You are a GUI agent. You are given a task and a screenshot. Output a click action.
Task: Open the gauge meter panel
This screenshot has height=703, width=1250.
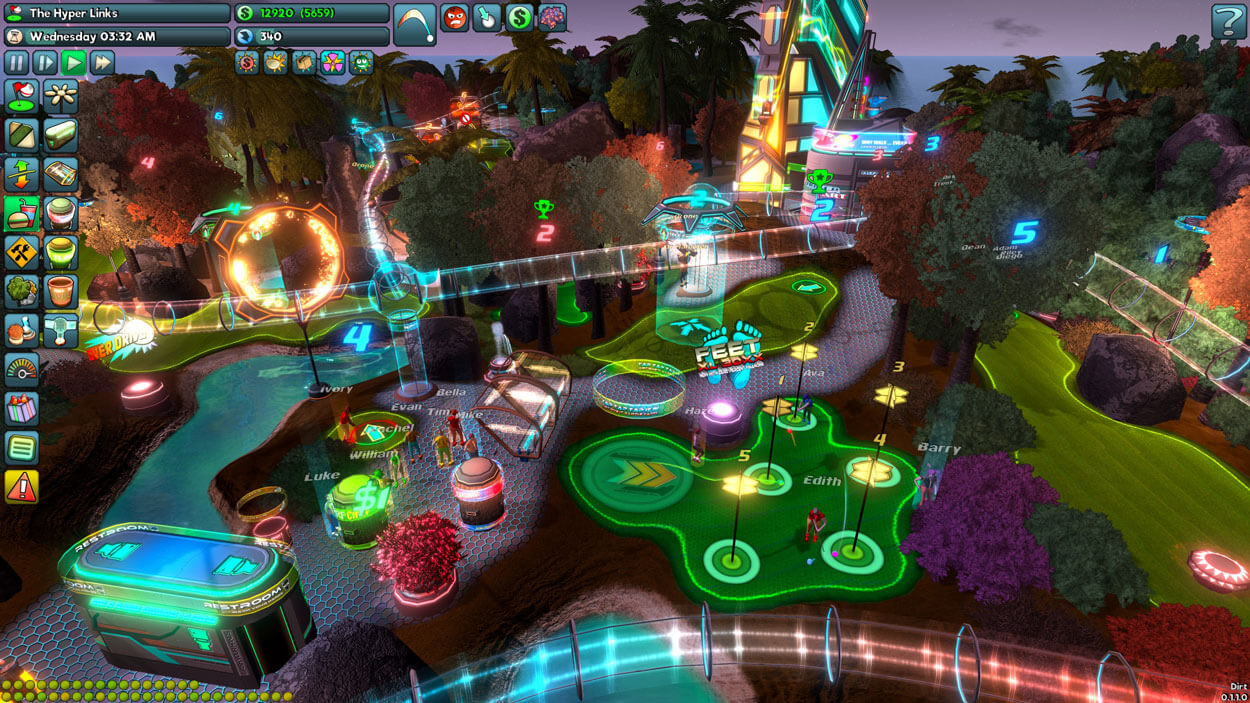coord(21,369)
